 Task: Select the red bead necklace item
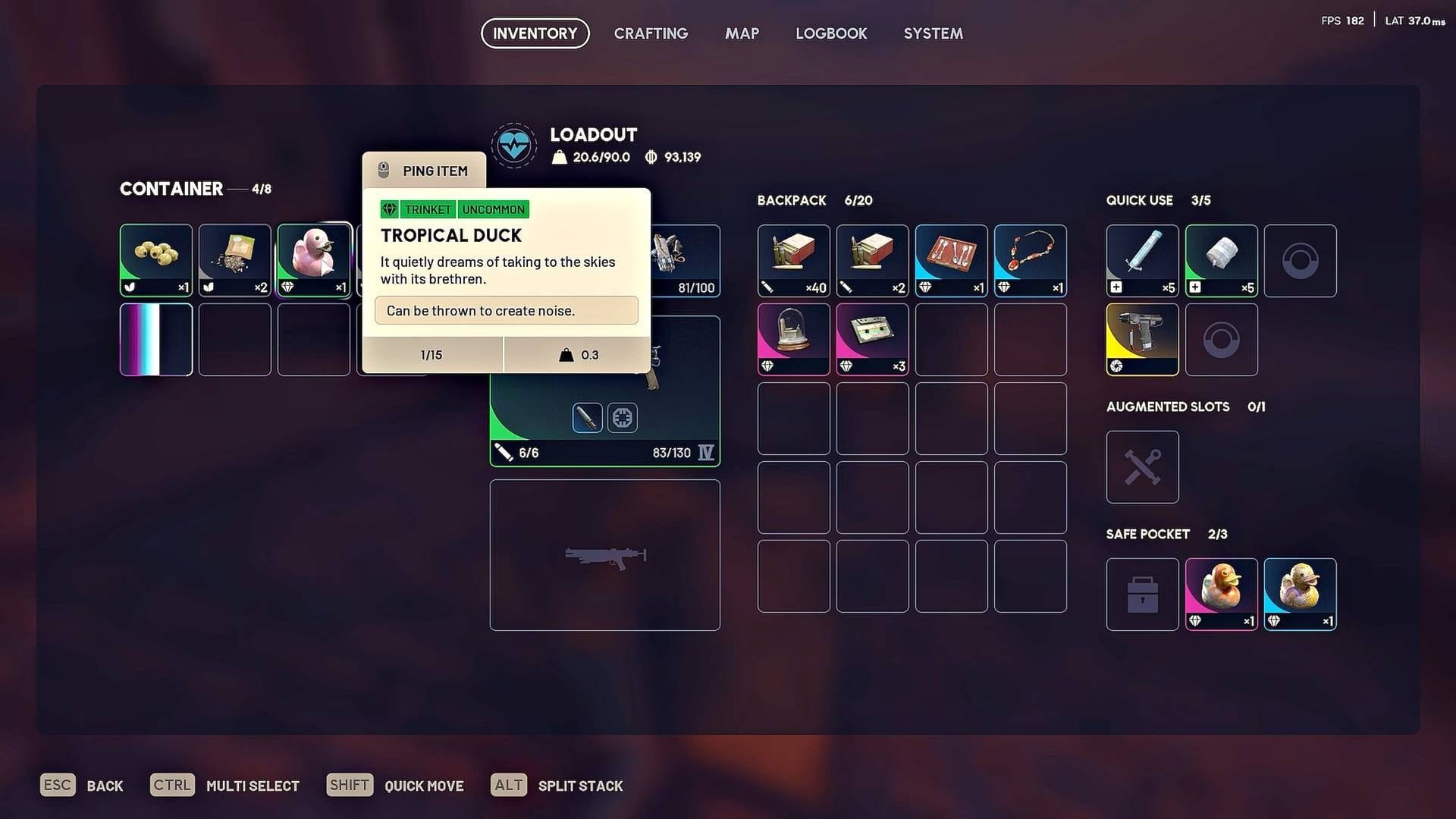(x=1030, y=259)
